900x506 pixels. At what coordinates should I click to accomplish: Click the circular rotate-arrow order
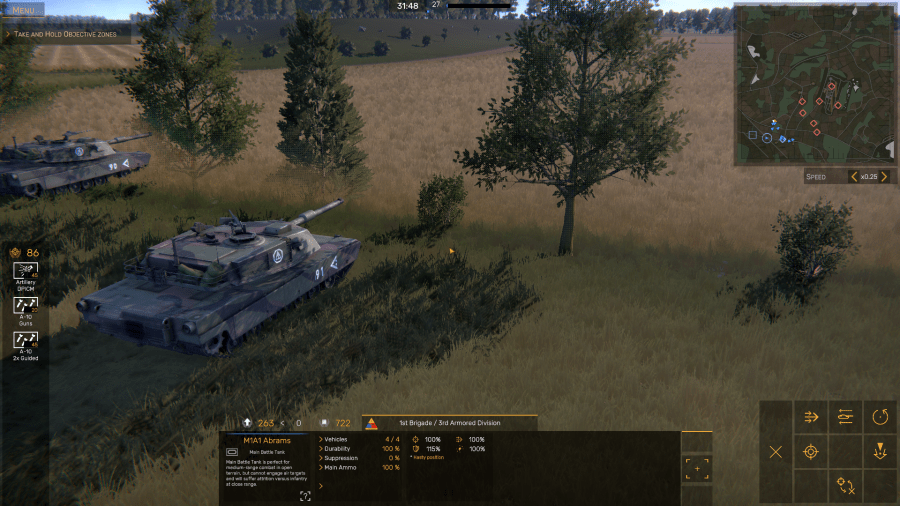880,417
